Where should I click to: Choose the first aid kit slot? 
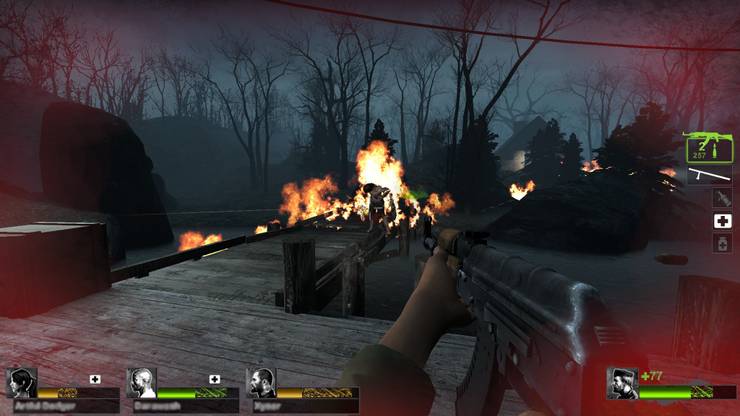(721, 221)
